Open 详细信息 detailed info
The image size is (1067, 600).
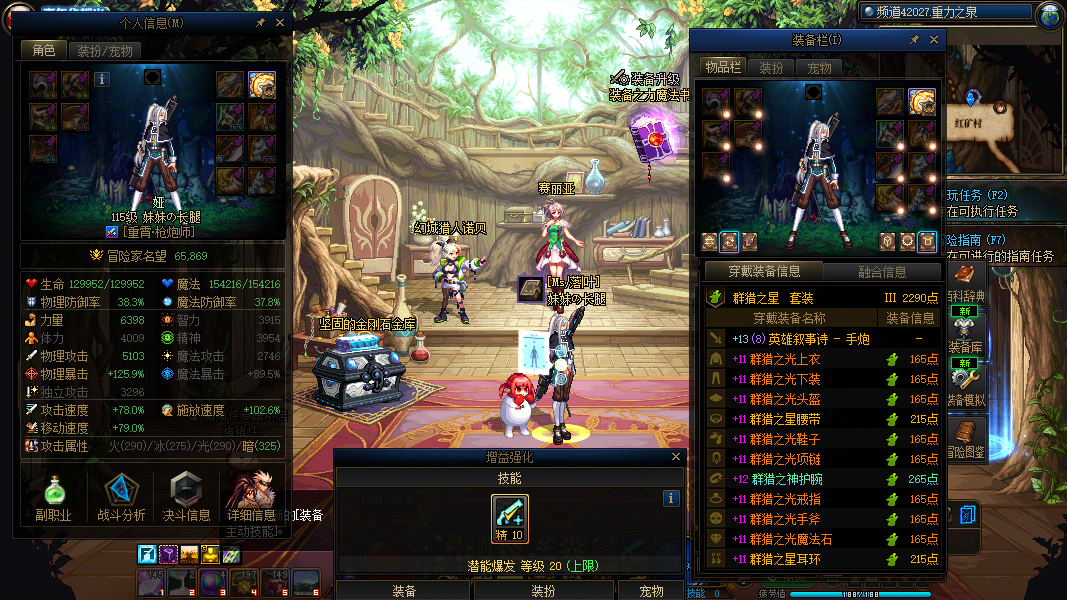[x=251, y=497]
